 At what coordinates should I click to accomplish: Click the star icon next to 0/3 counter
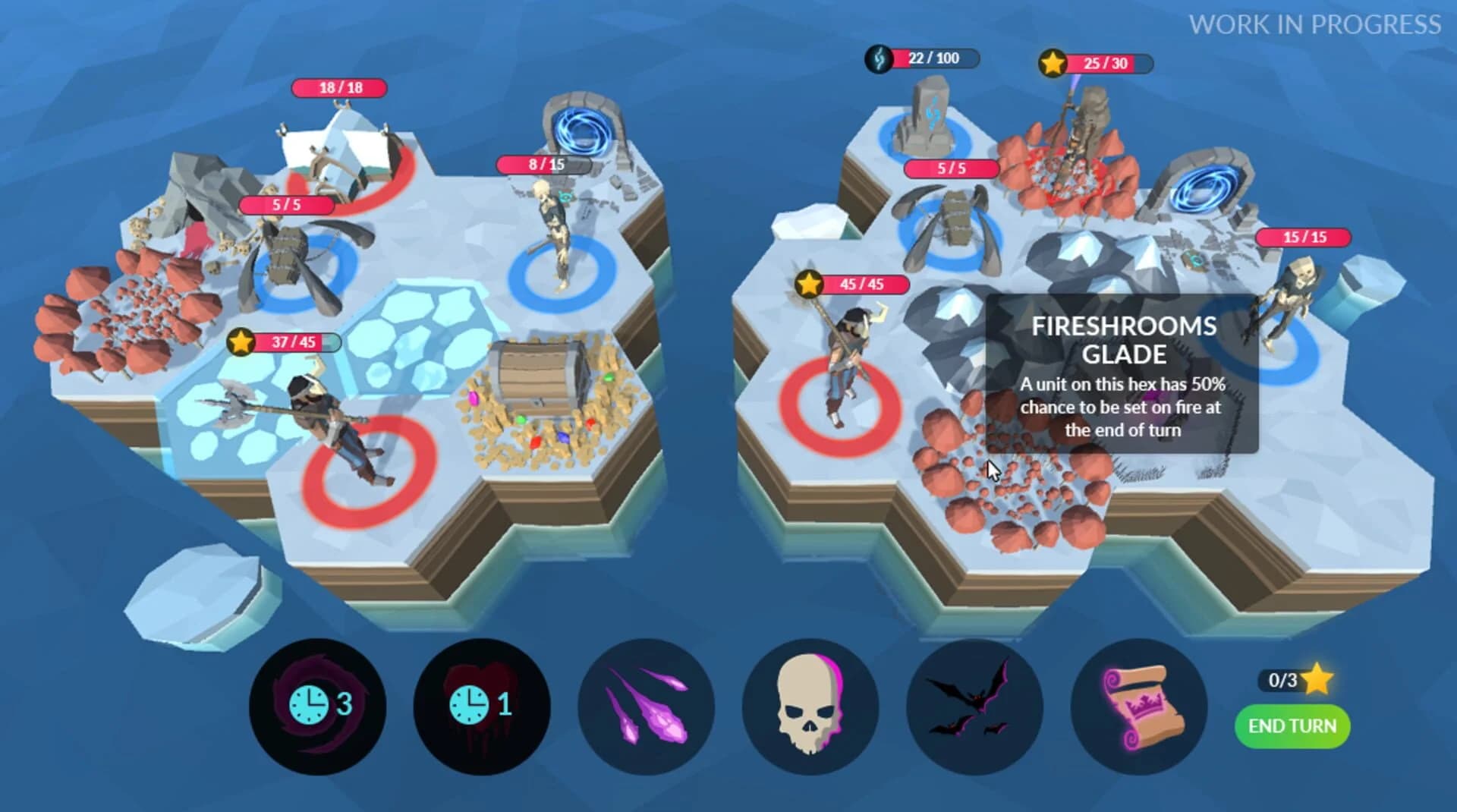(x=1317, y=681)
